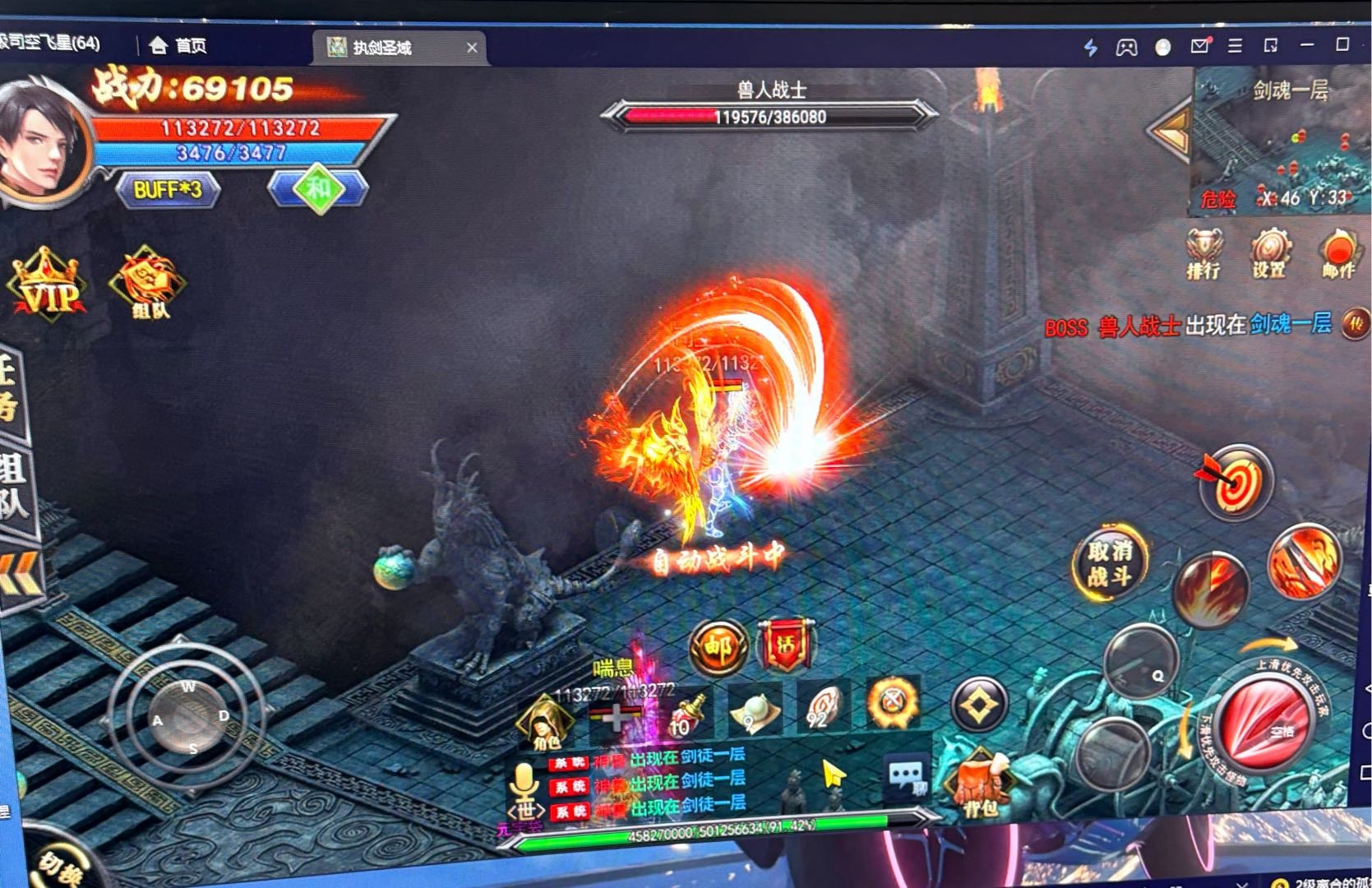The width and height of the screenshot is (1372, 888).
Task: Click the BUFF*3 status badge
Action: (x=168, y=190)
